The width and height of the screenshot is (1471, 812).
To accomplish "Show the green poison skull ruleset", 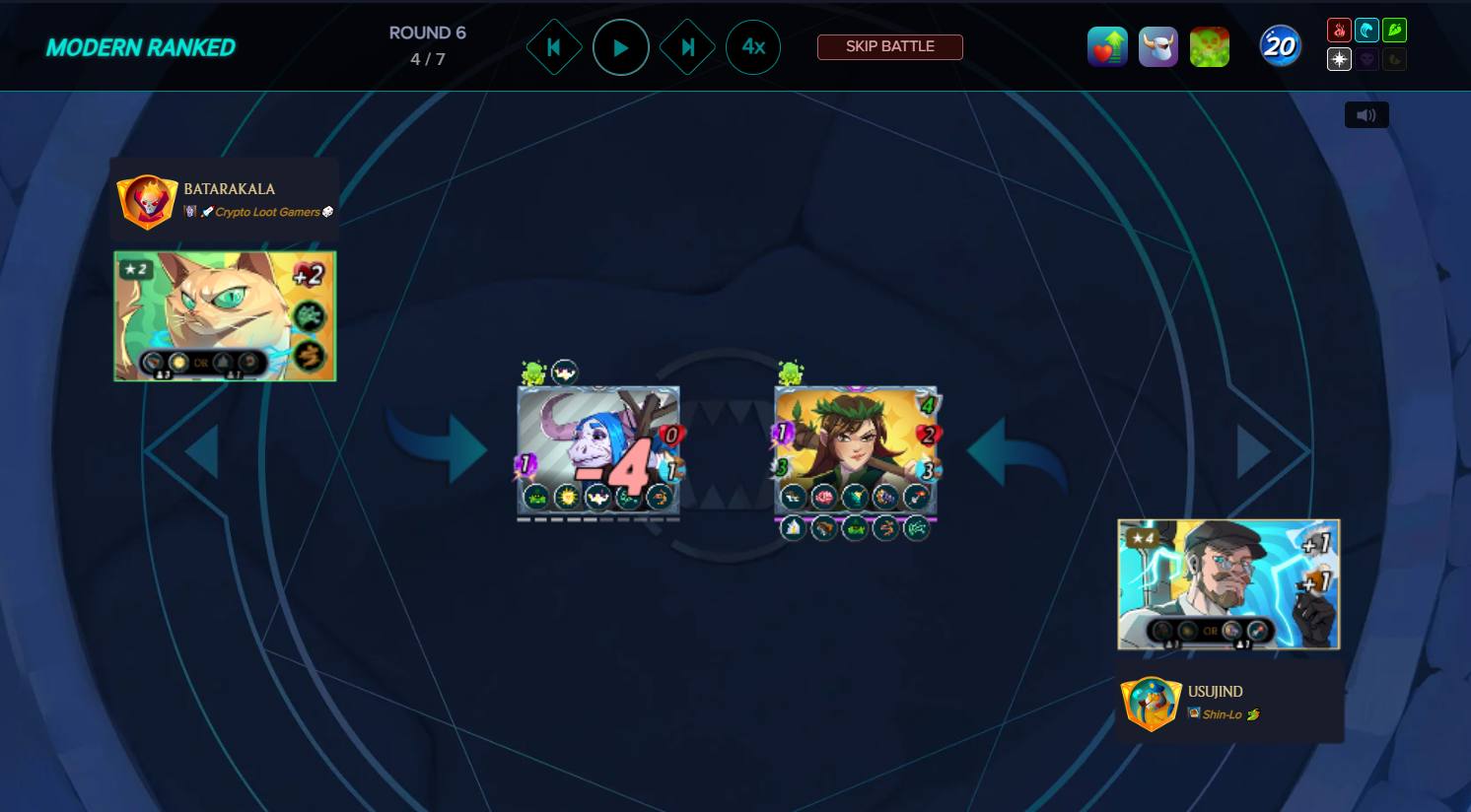I will [1210, 47].
